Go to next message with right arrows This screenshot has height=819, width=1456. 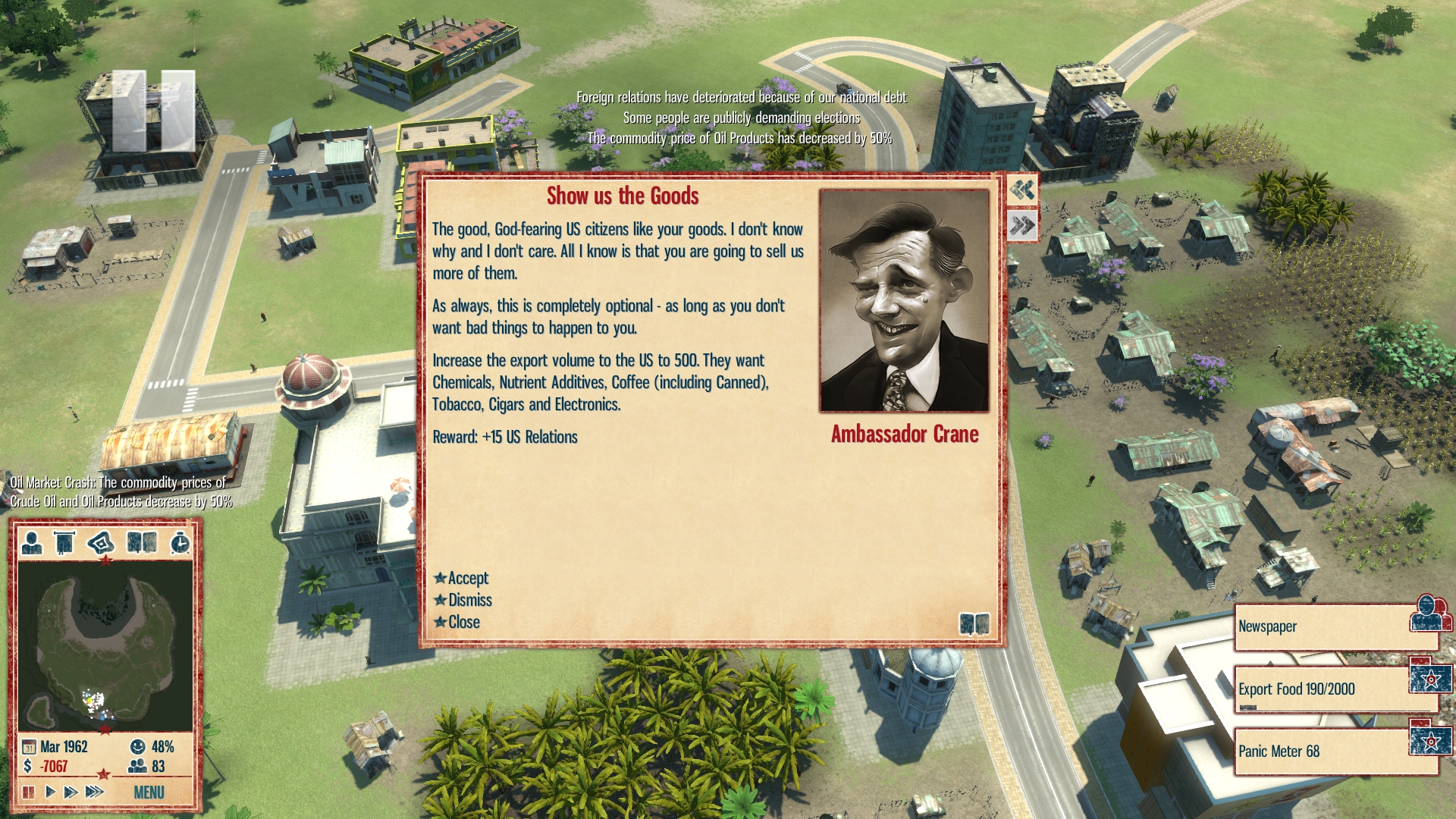click(1022, 224)
